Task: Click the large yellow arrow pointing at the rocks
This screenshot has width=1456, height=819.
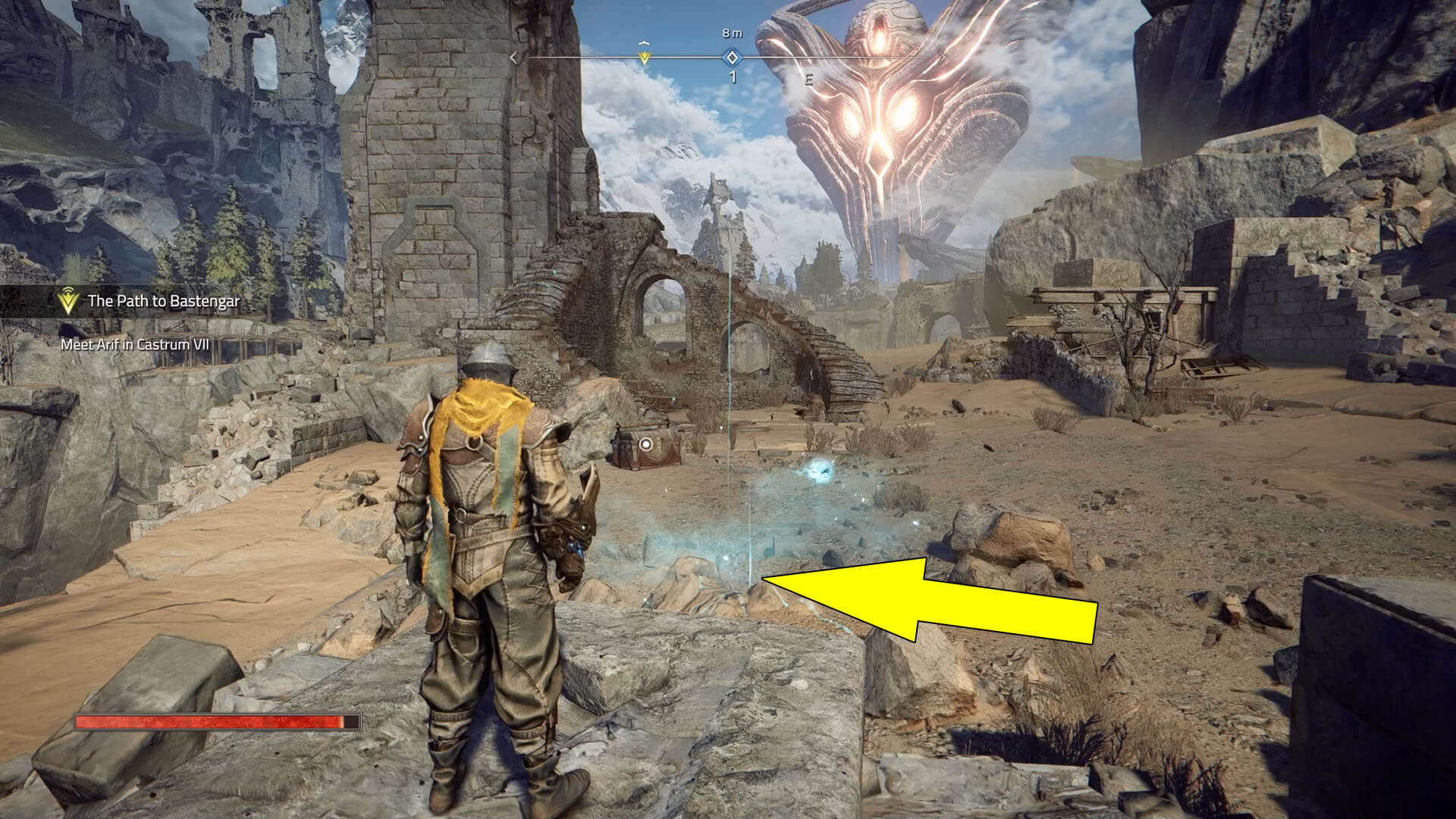Action: [x=933, y=603]
